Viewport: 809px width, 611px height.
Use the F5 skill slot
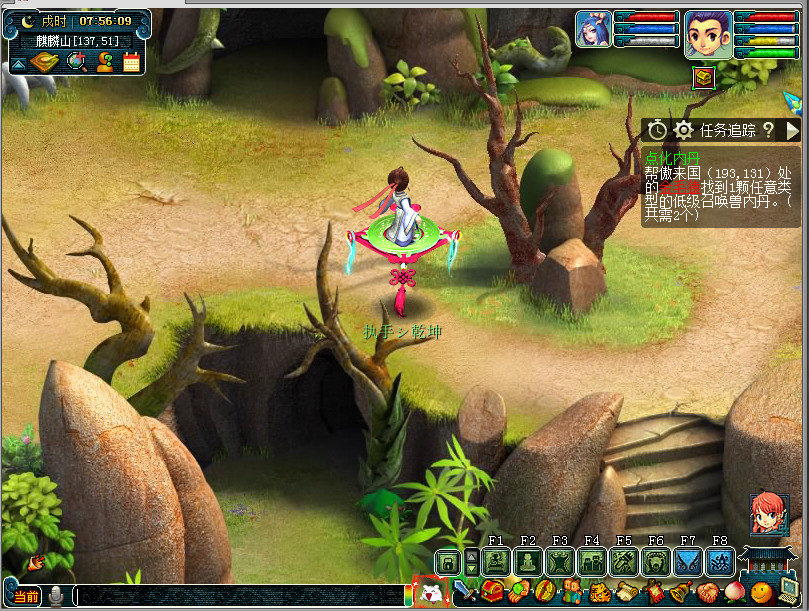[624, 562]
